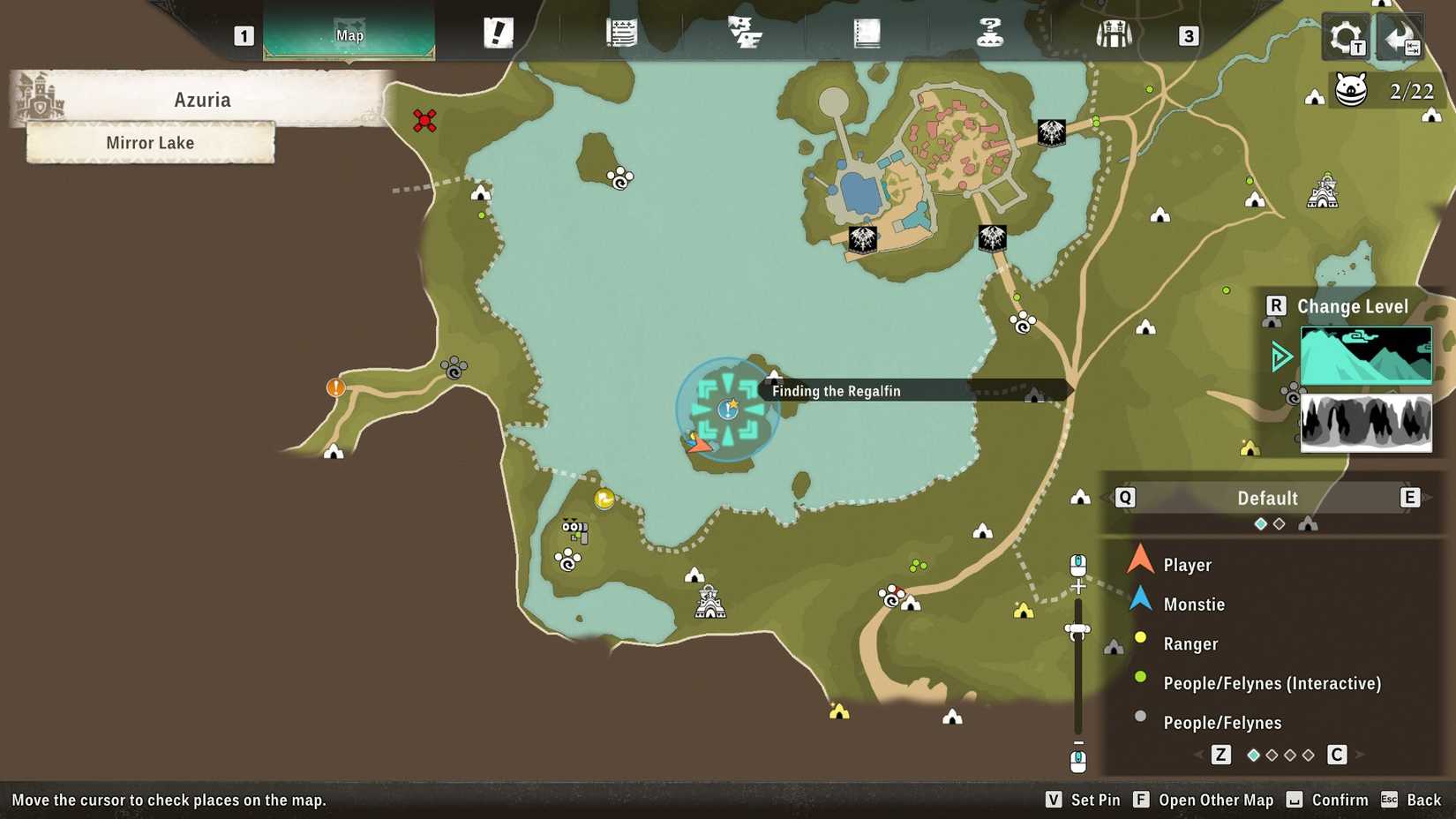Toggle the cave icon filter beside the diamonds

(x=1309, y=523)
